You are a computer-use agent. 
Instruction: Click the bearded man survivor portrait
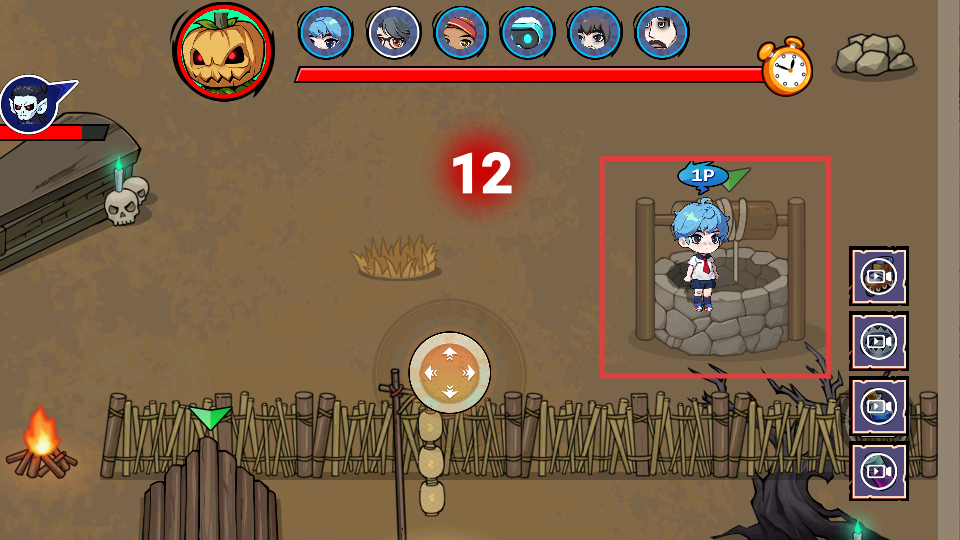click(x=662, y=33)
